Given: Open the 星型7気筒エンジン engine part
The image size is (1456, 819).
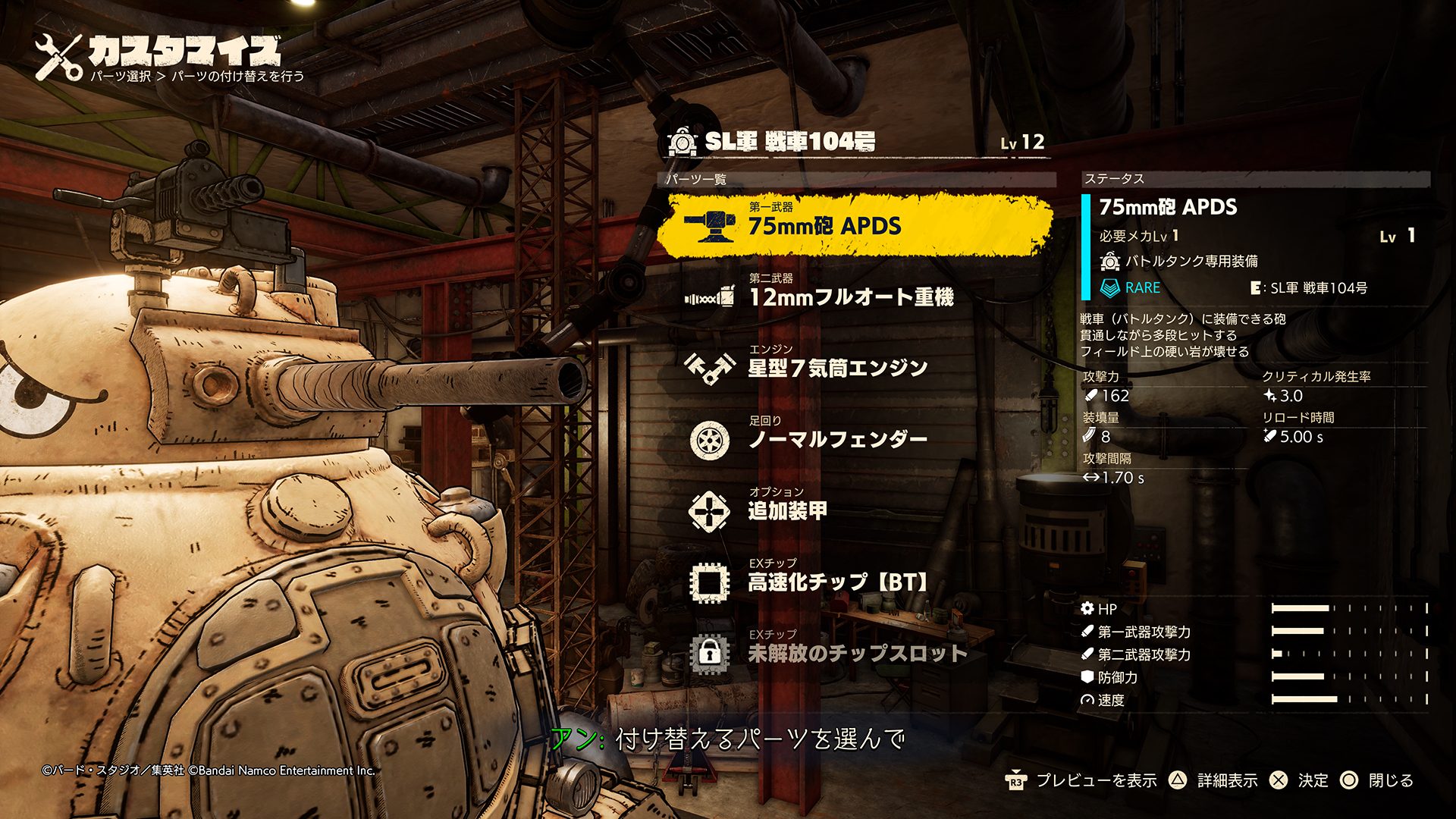Looking at the screenshot, I should coord(837,368).
